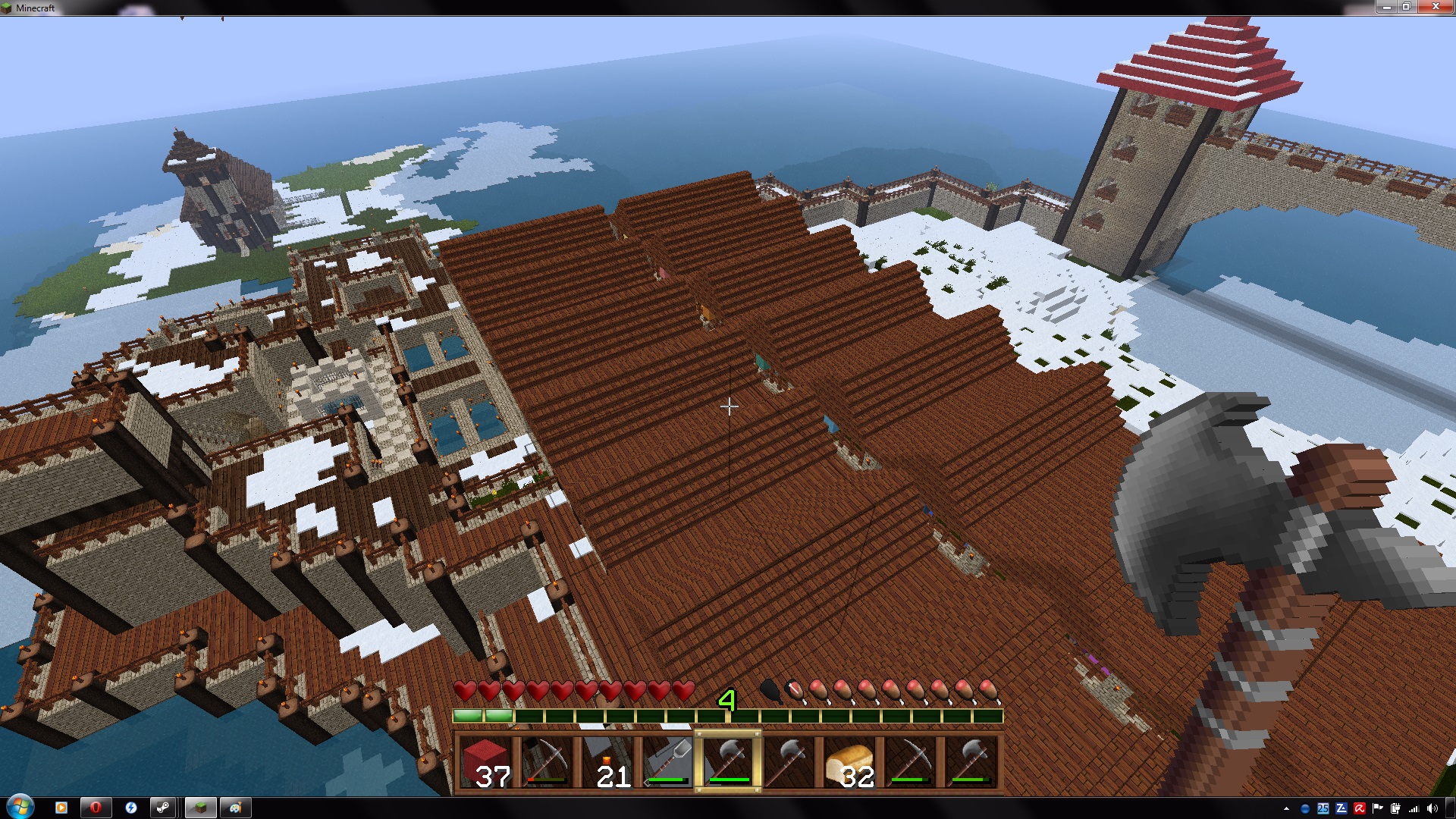This screenshot has height=819, width=1456.
Task: Select the bread stack of 32
Action: tap(849, 762)
